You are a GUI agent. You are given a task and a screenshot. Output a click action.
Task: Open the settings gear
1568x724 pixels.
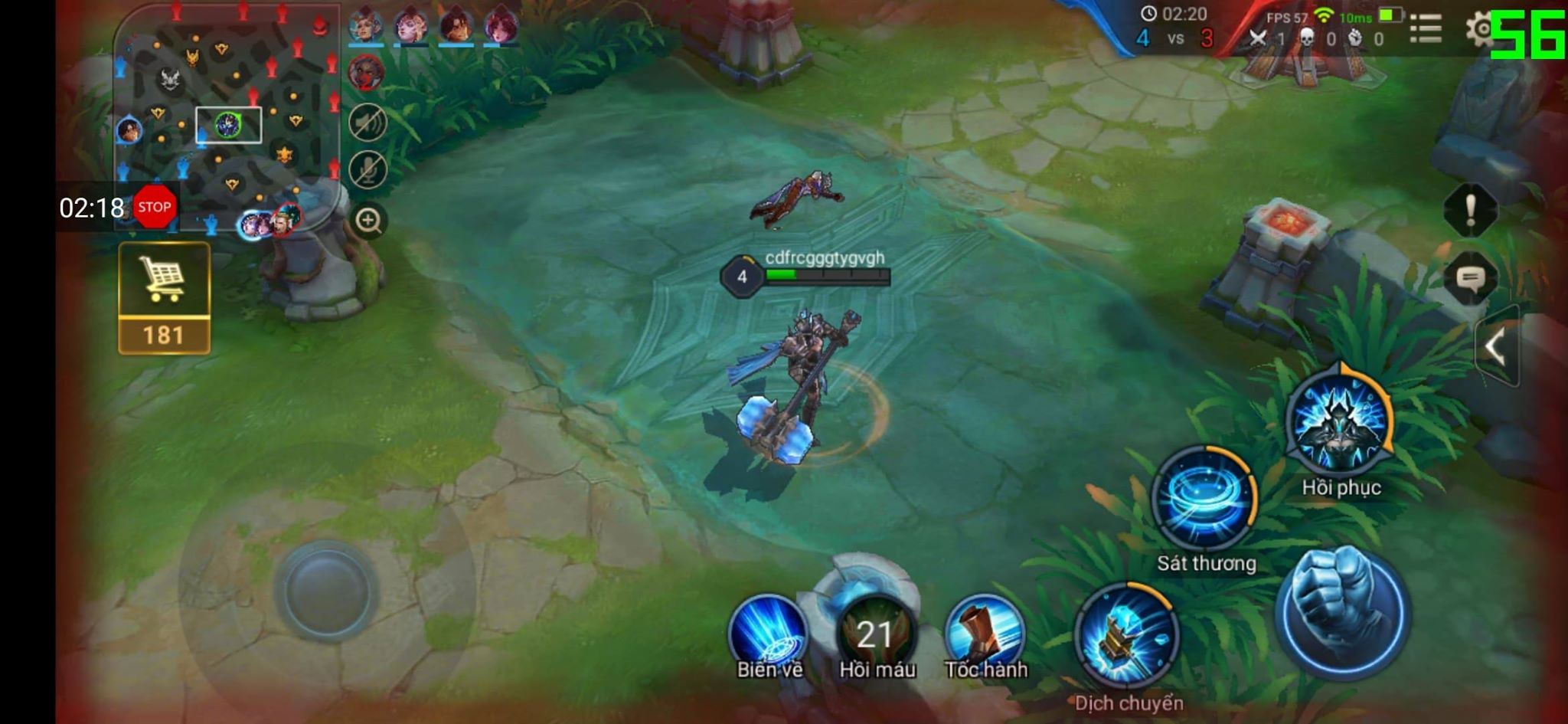(1480, 31)
